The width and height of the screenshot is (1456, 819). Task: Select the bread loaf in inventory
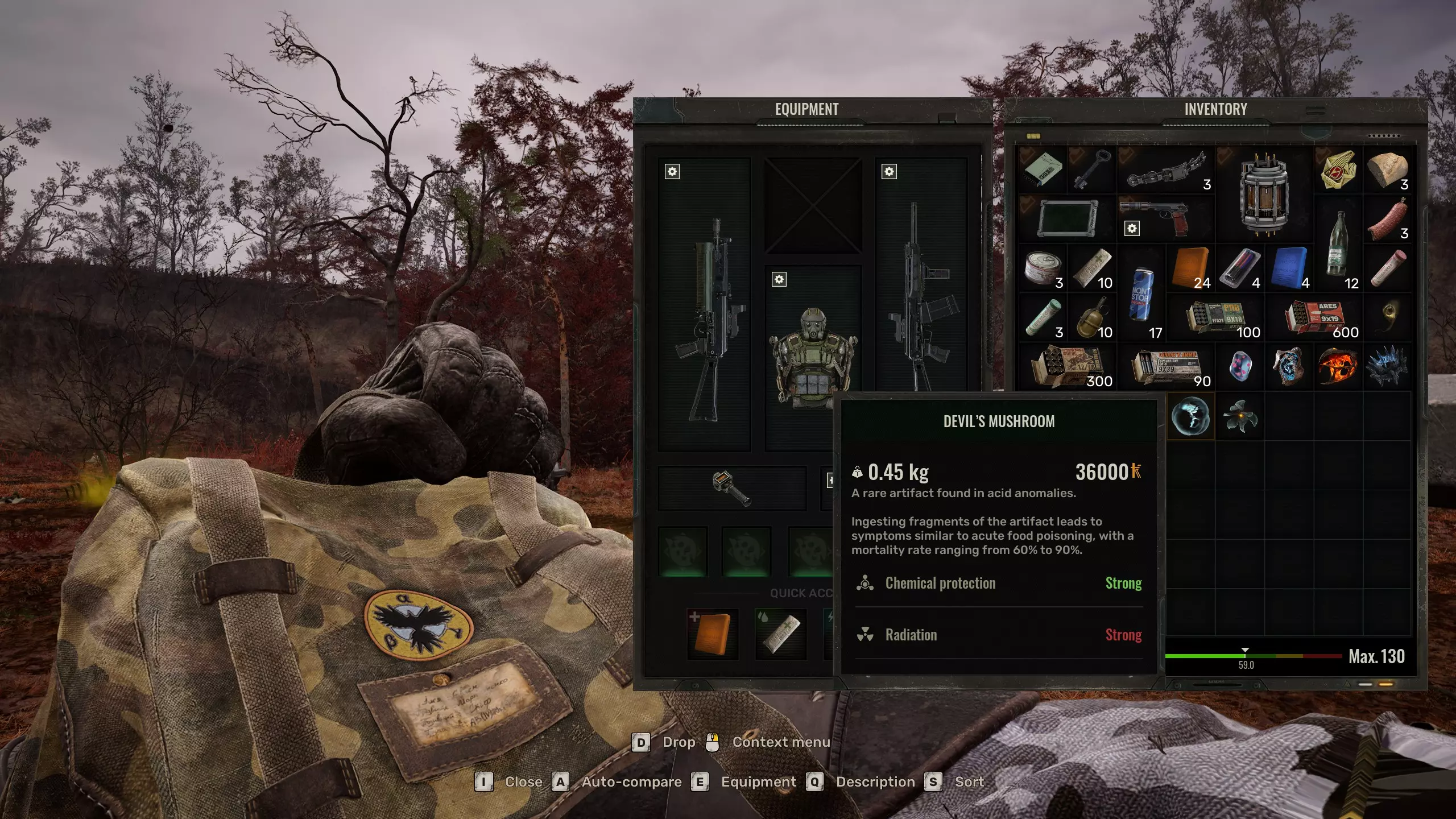coord(1387,169)
